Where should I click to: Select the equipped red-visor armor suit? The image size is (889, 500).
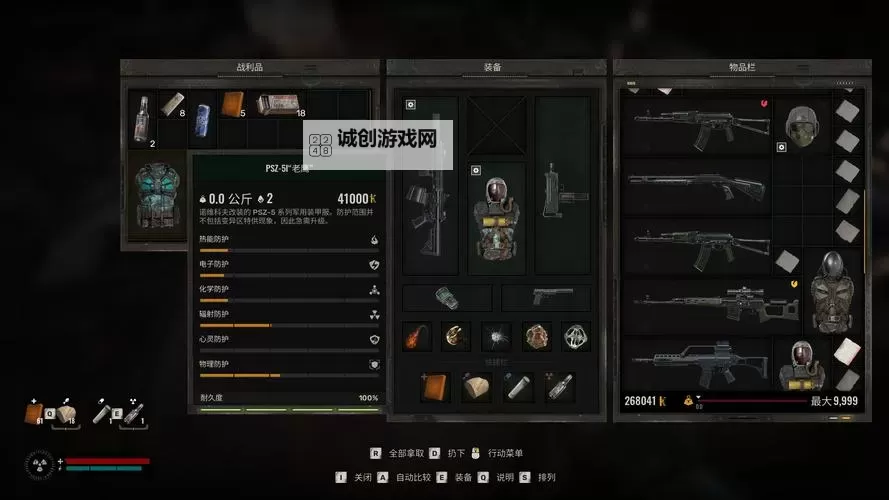click(497, 217)
